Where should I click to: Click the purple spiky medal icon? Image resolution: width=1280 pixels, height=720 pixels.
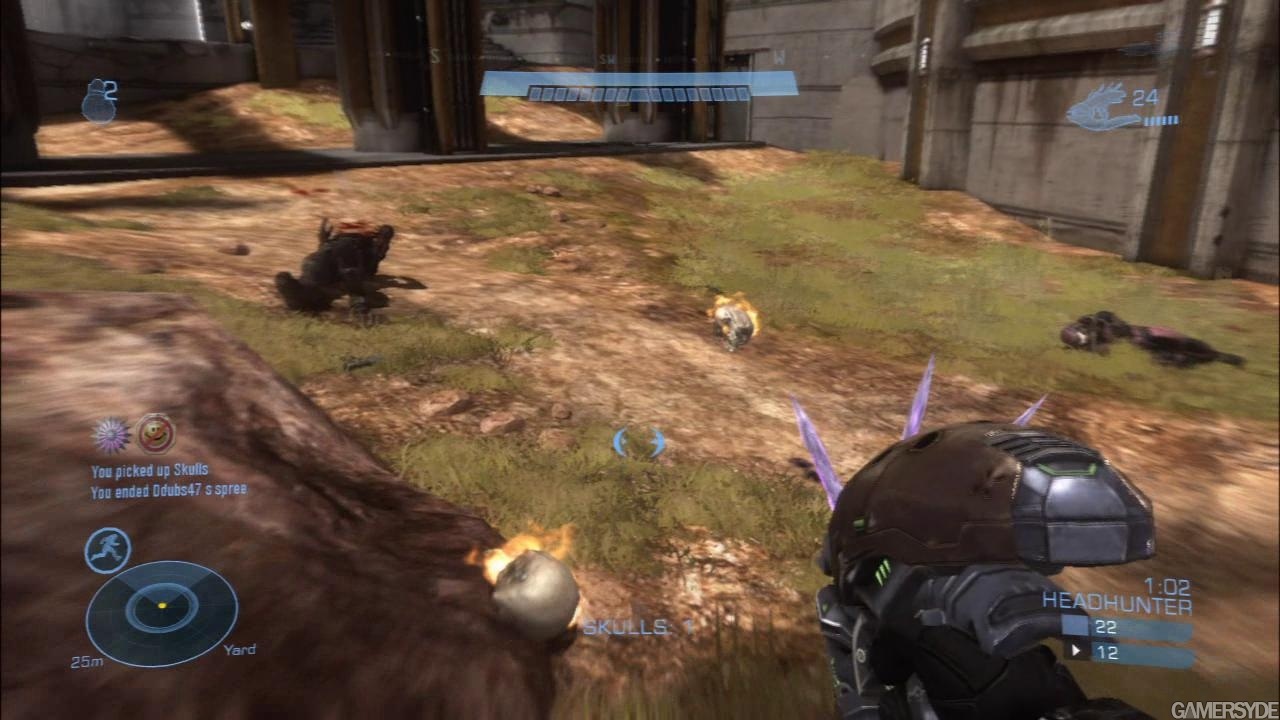pos(111,435)
